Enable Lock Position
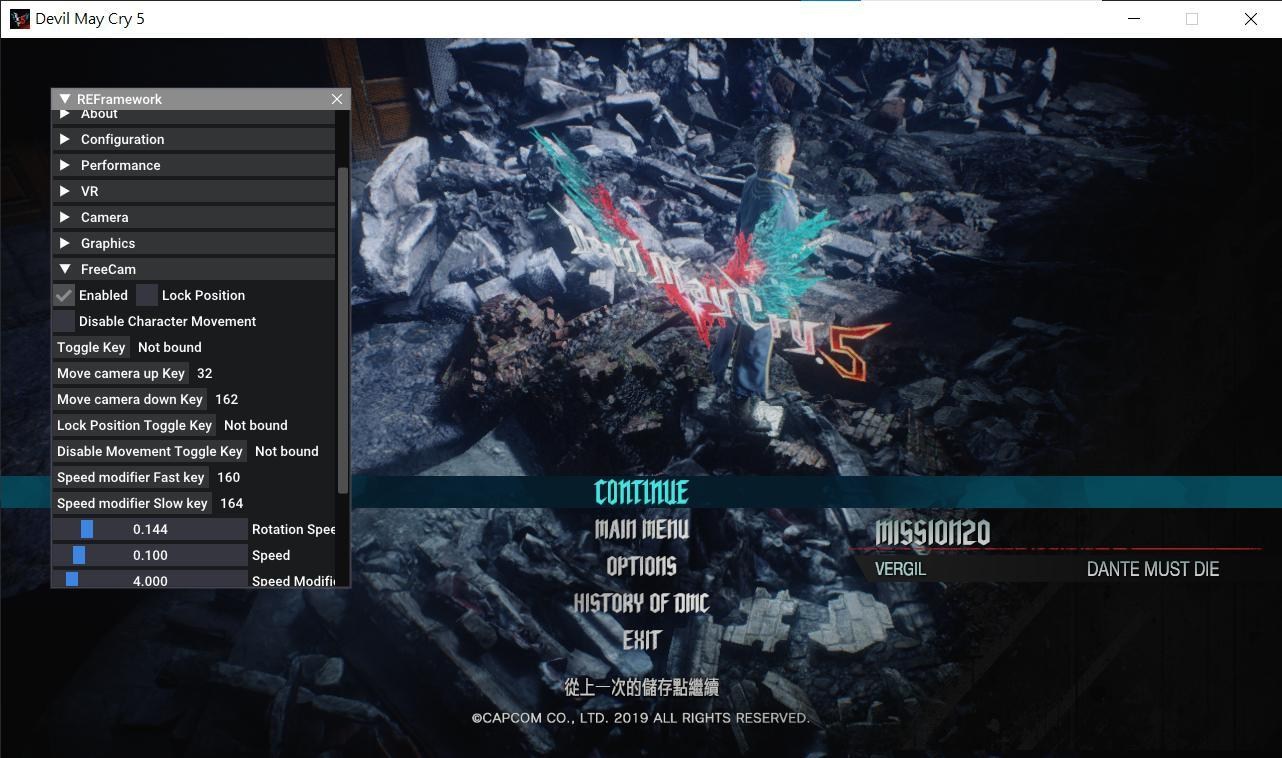 (x=146, y=295)
